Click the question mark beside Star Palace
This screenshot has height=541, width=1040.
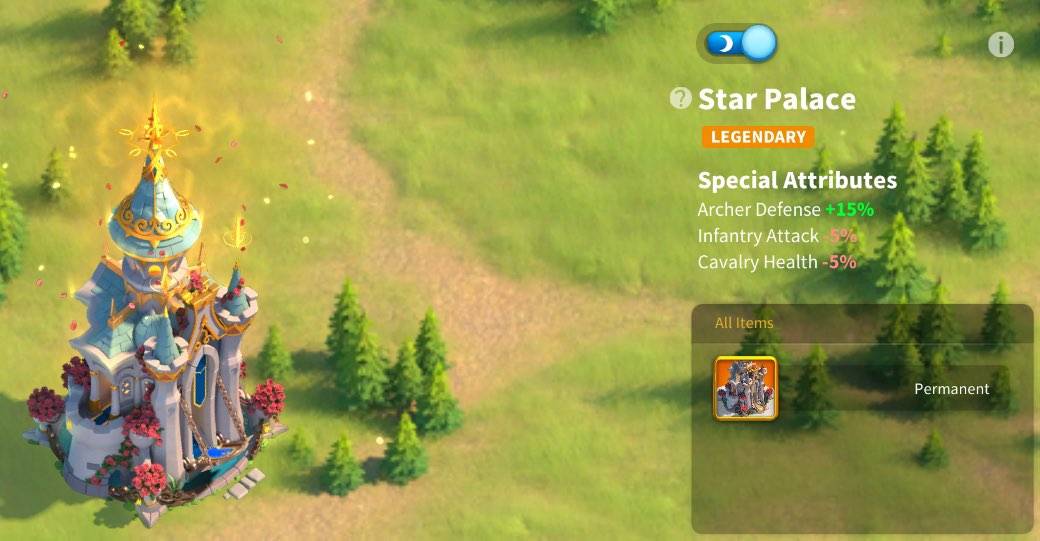681,98
